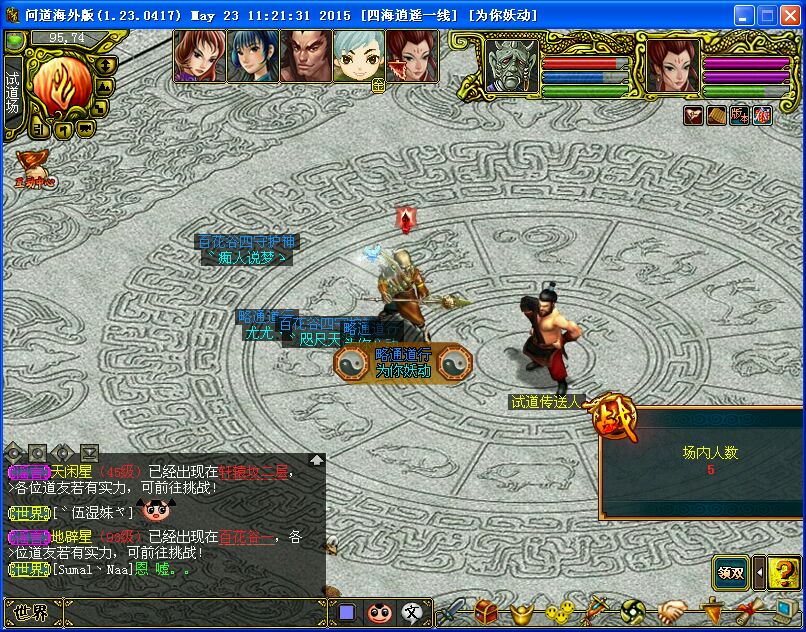Select the blue-haired team member portrait
Screen dimensions: 806x632
click(252, 56)
